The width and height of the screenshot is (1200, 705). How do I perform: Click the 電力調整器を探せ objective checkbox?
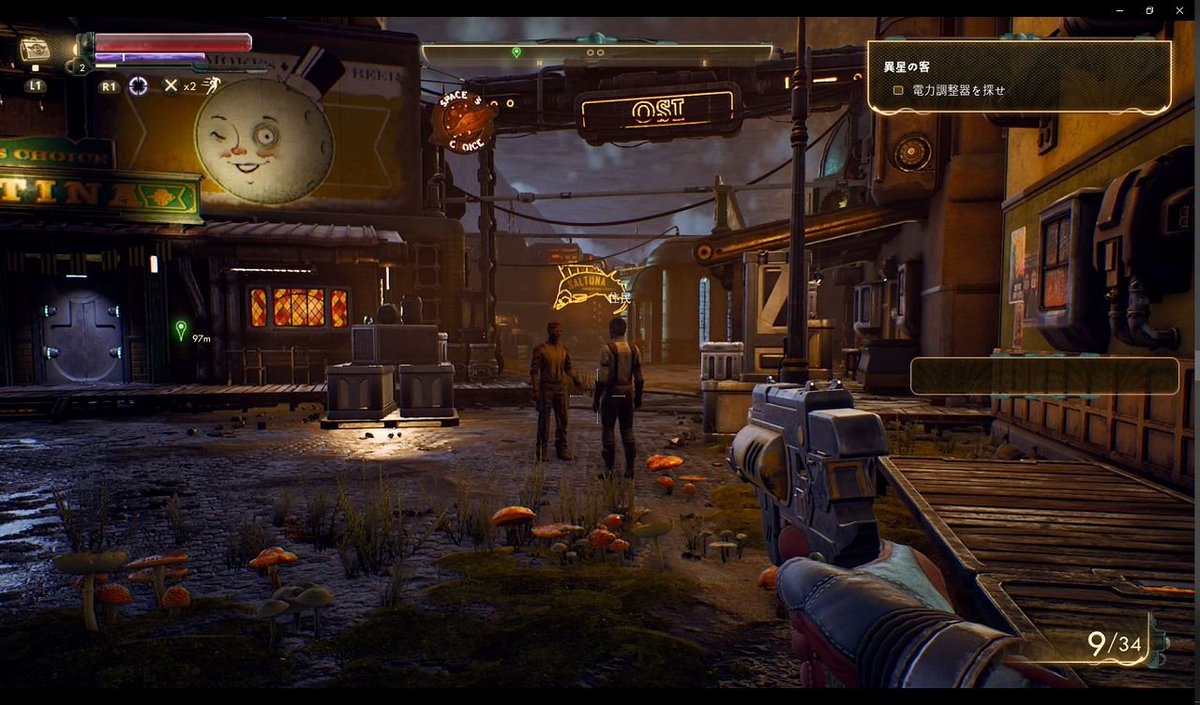pyautogui.click(x=898, y=90)
